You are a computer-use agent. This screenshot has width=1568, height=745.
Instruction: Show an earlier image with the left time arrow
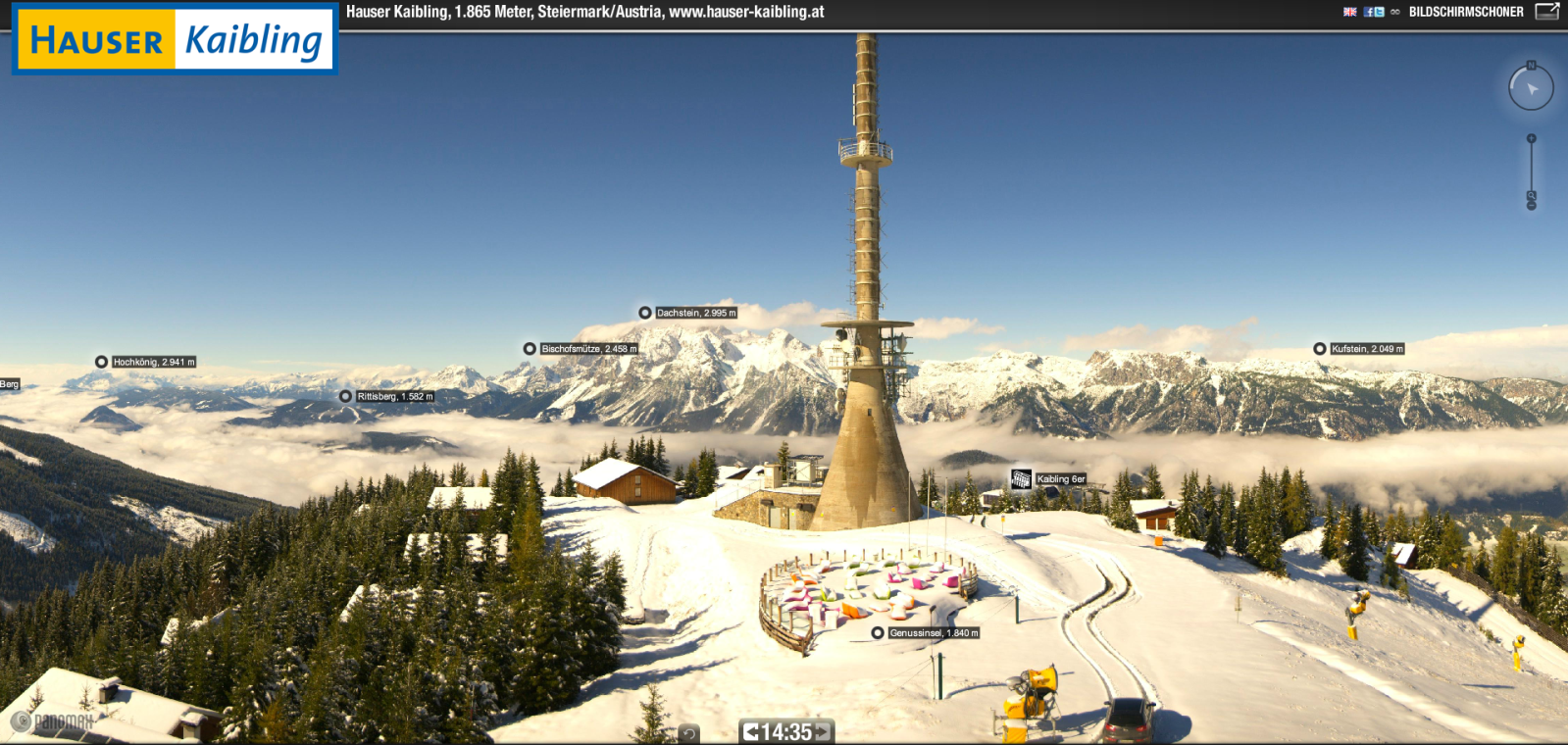pos(750,729)
